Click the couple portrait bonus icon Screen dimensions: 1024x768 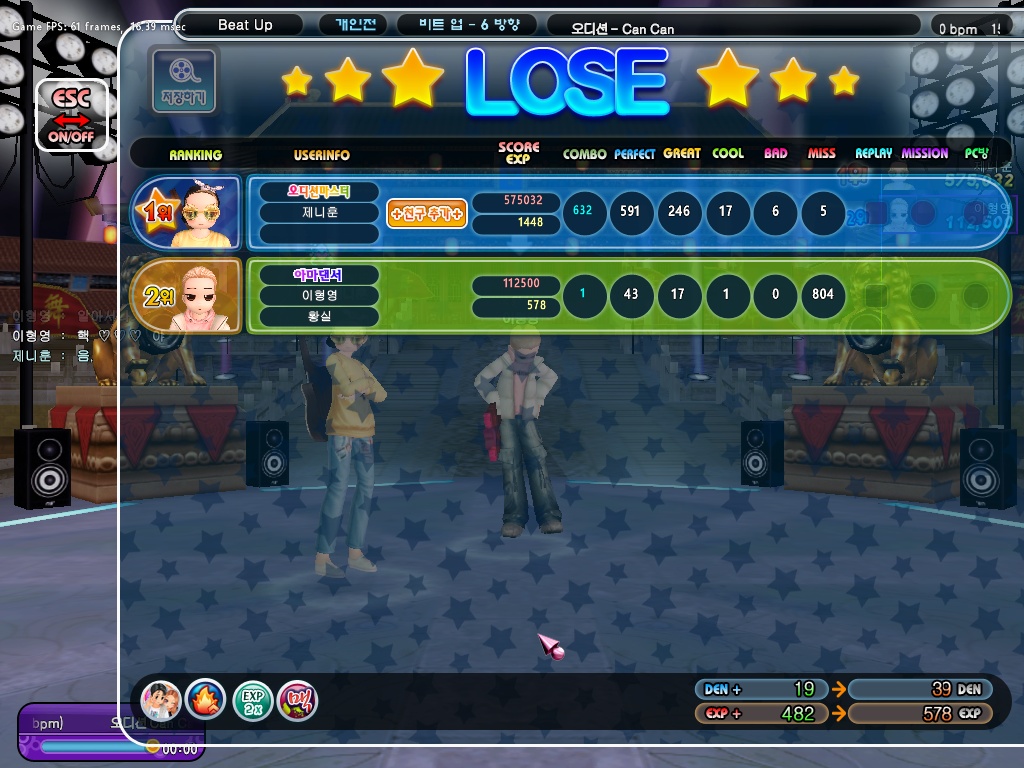click(160, 699)
